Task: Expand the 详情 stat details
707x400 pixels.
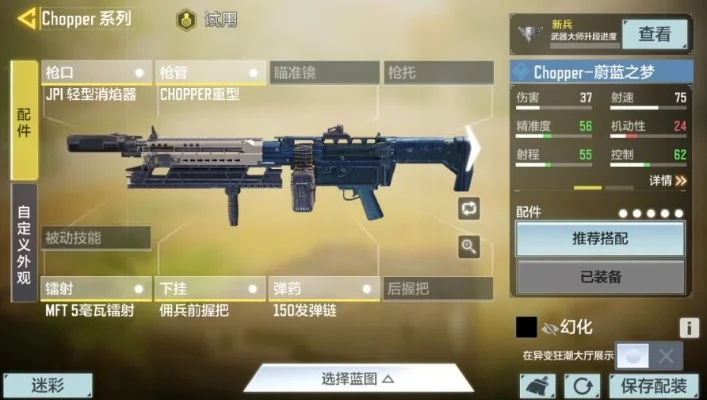Action: coord(667,181)
